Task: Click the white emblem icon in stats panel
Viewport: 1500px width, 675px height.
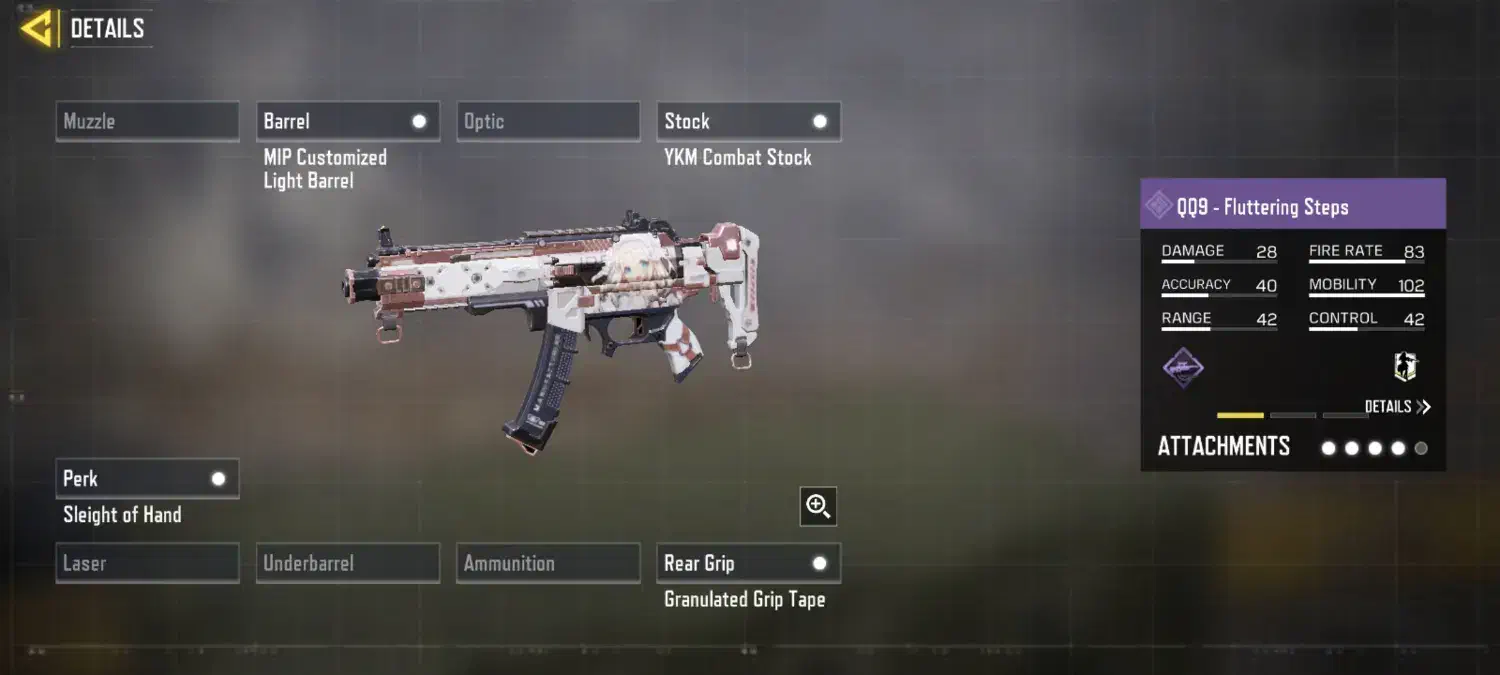Action: pyautogui.click(x=1406, y=367)
